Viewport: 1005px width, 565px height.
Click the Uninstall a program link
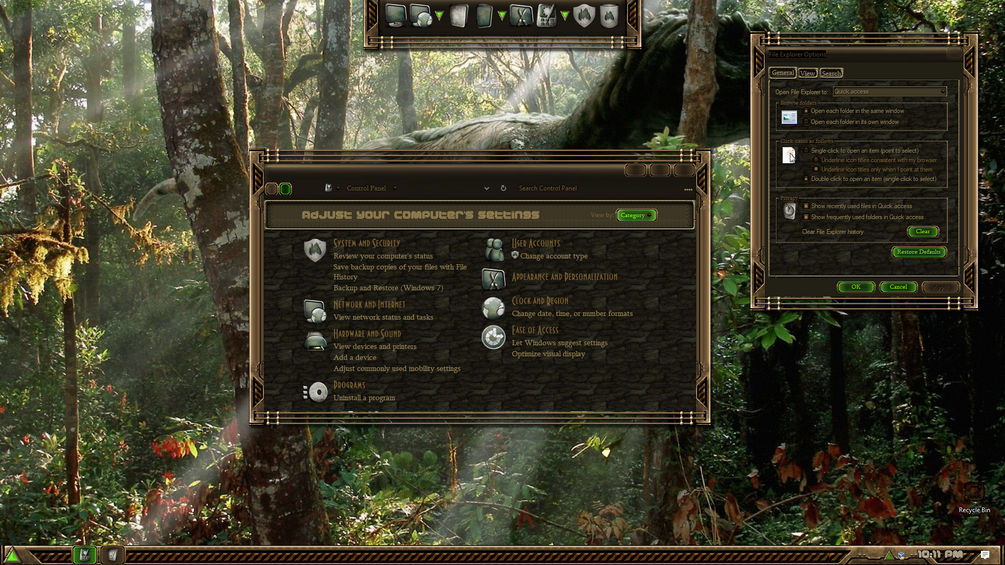(364, 398)
